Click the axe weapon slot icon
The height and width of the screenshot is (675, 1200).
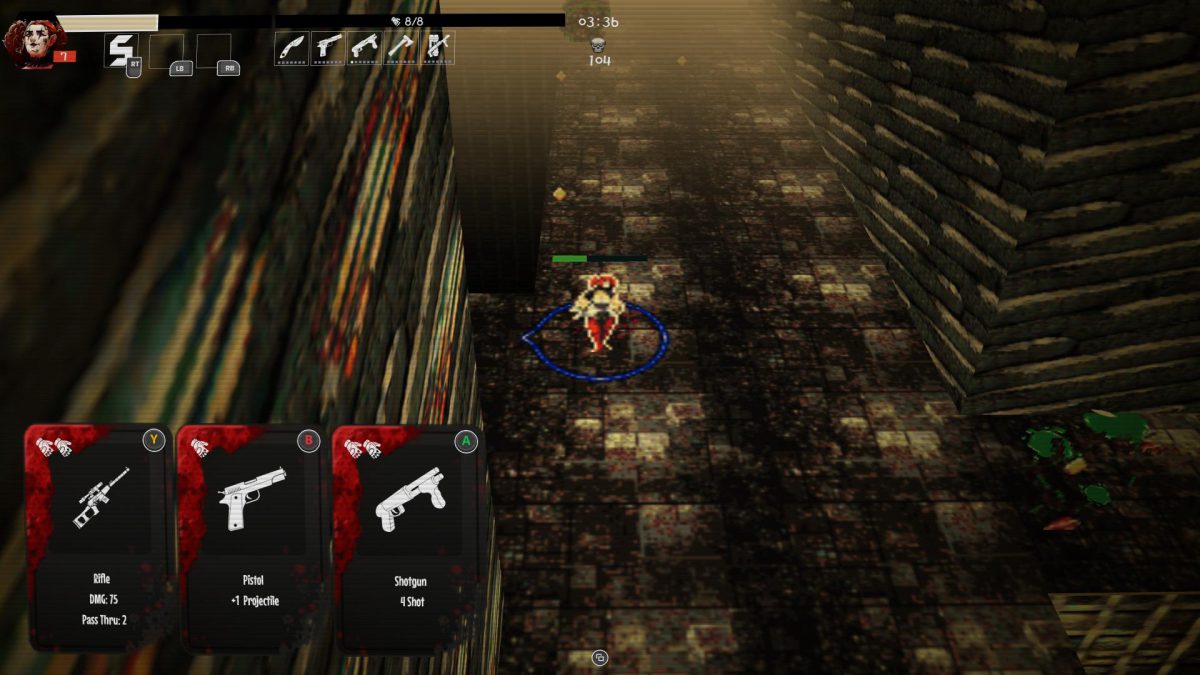400,47
